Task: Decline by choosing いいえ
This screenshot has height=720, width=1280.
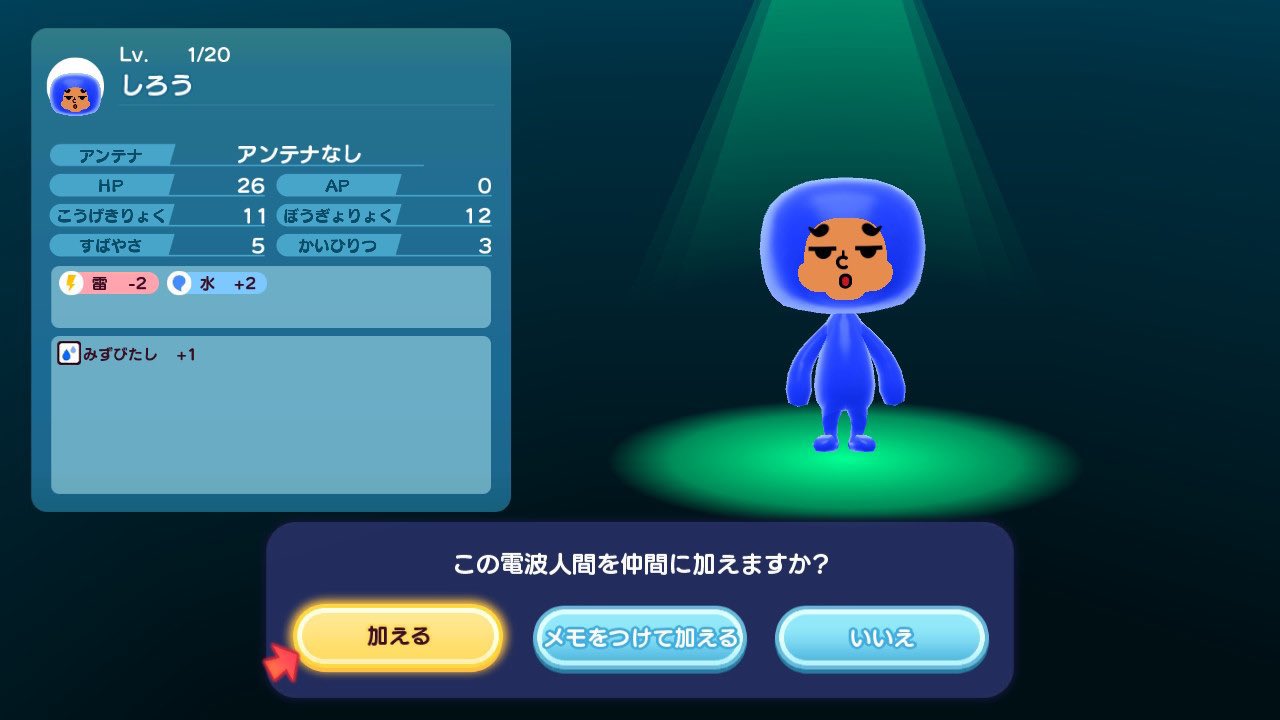Action: click(x=882, y=637)
